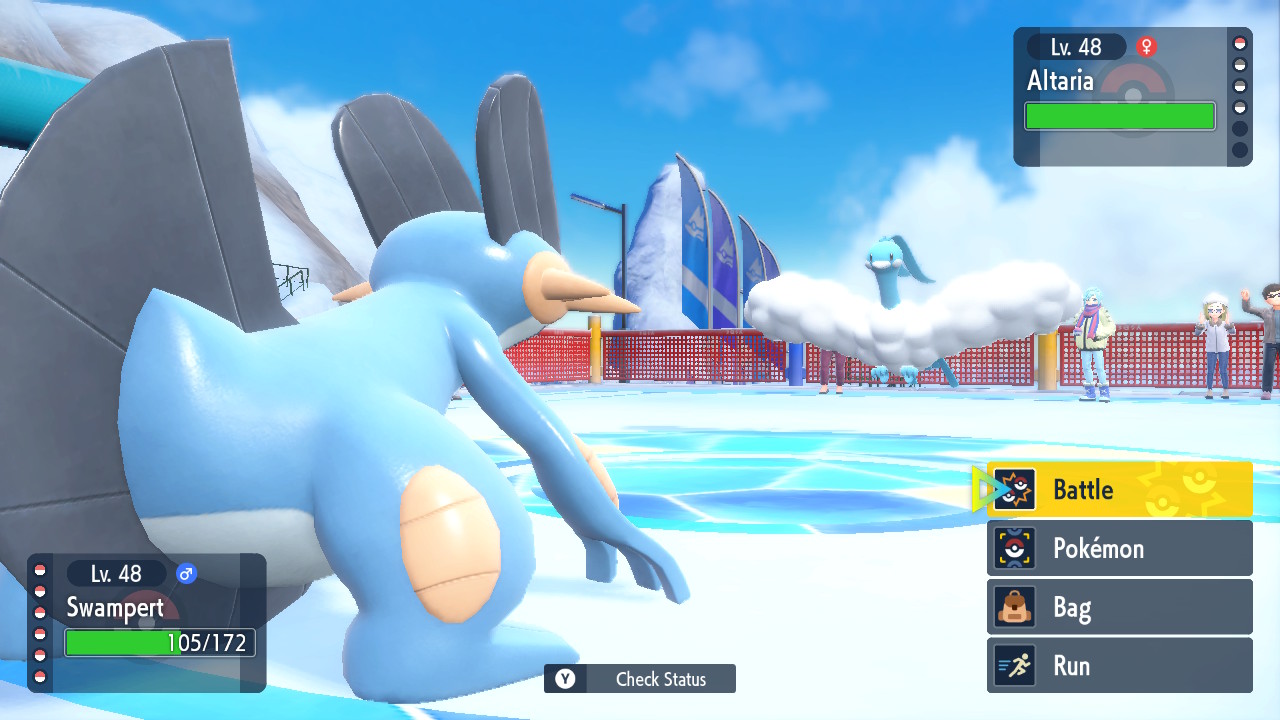This screenshot has height=720, width=1280.
Task: Select the Battle command
Action: tap(1119, 489)
